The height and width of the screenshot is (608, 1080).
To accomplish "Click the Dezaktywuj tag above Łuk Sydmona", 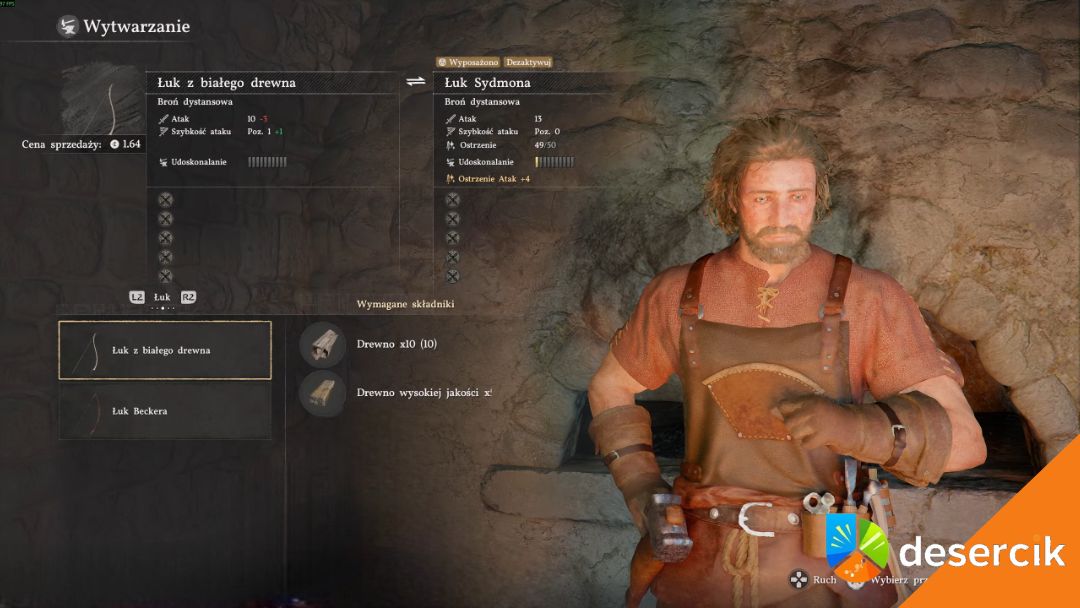I will point(528,62).
